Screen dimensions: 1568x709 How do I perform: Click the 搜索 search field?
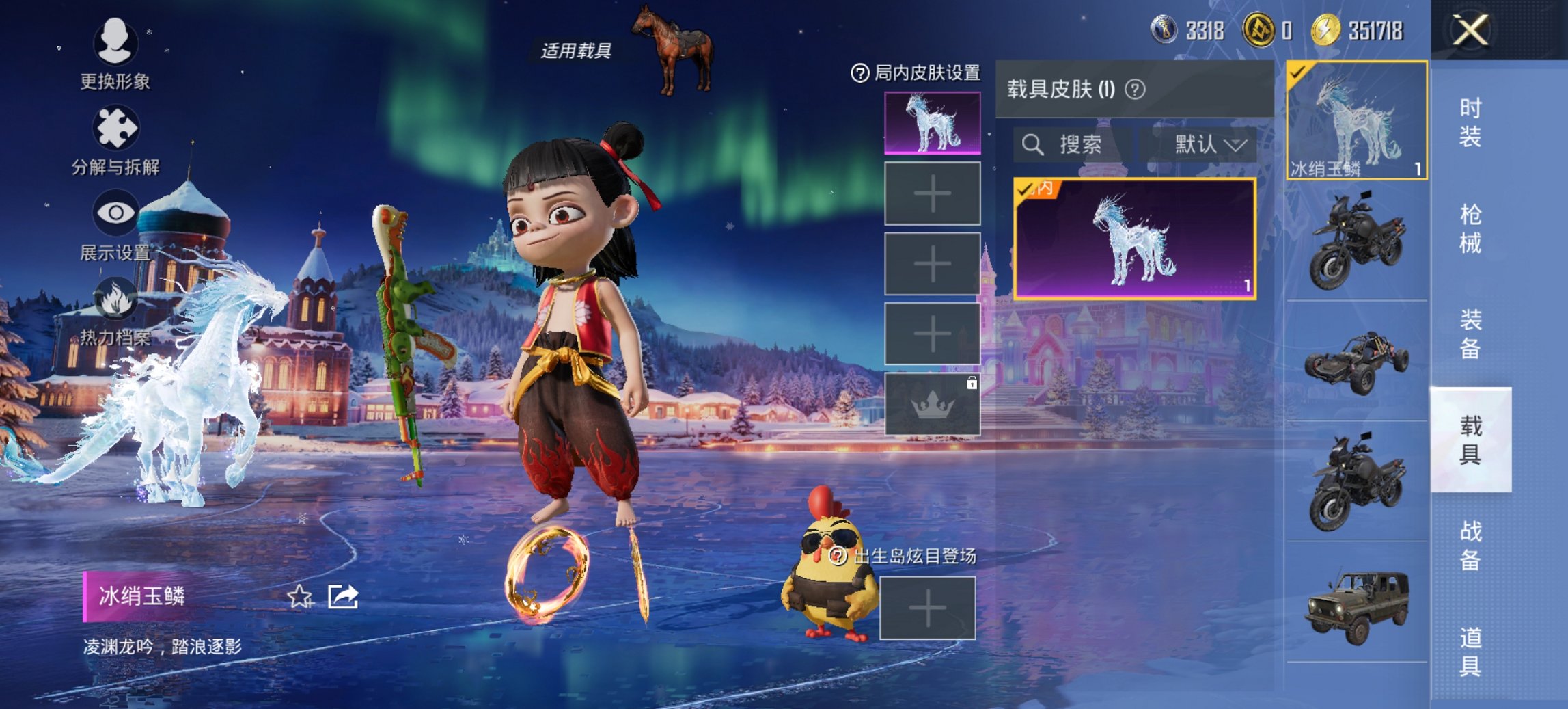[x=1070, y=145]
